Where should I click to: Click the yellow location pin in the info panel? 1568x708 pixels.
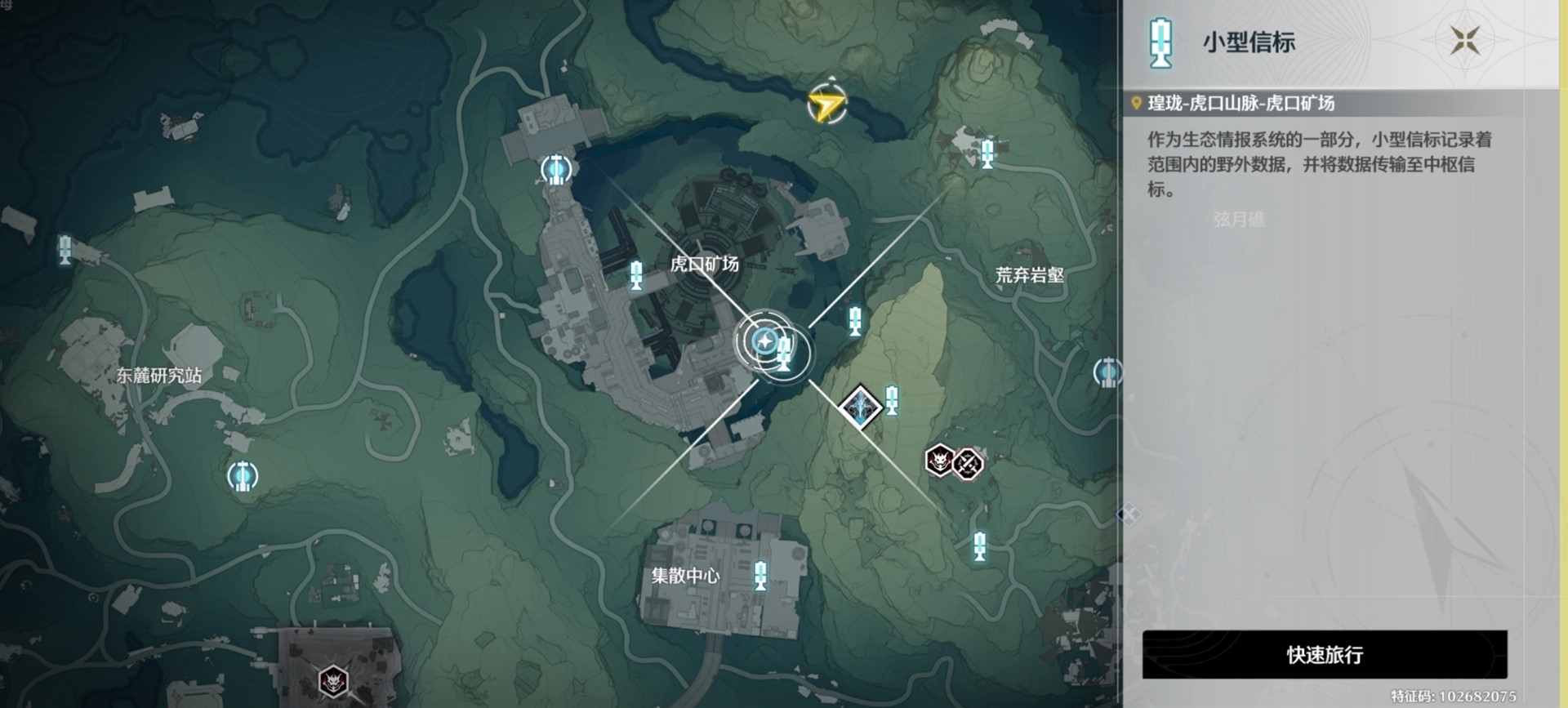(1135, 101)
